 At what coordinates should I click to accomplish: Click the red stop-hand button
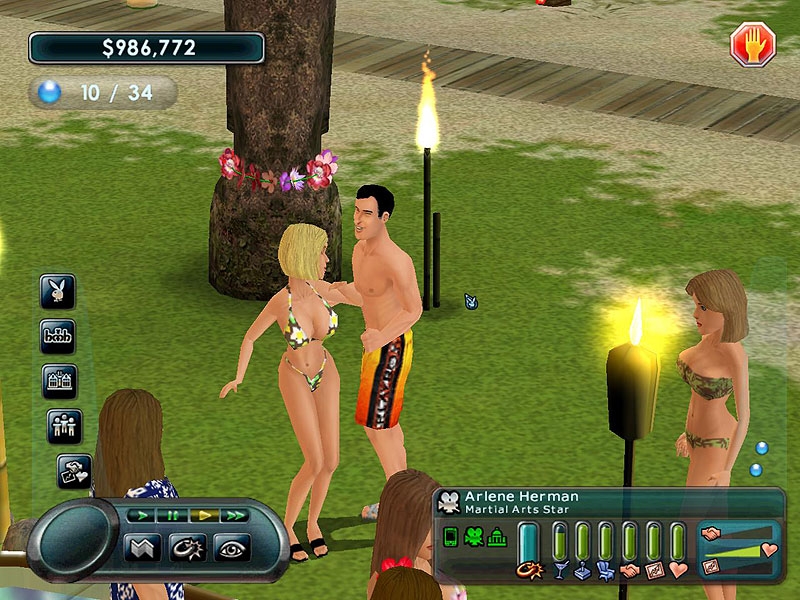pos(753,45)
